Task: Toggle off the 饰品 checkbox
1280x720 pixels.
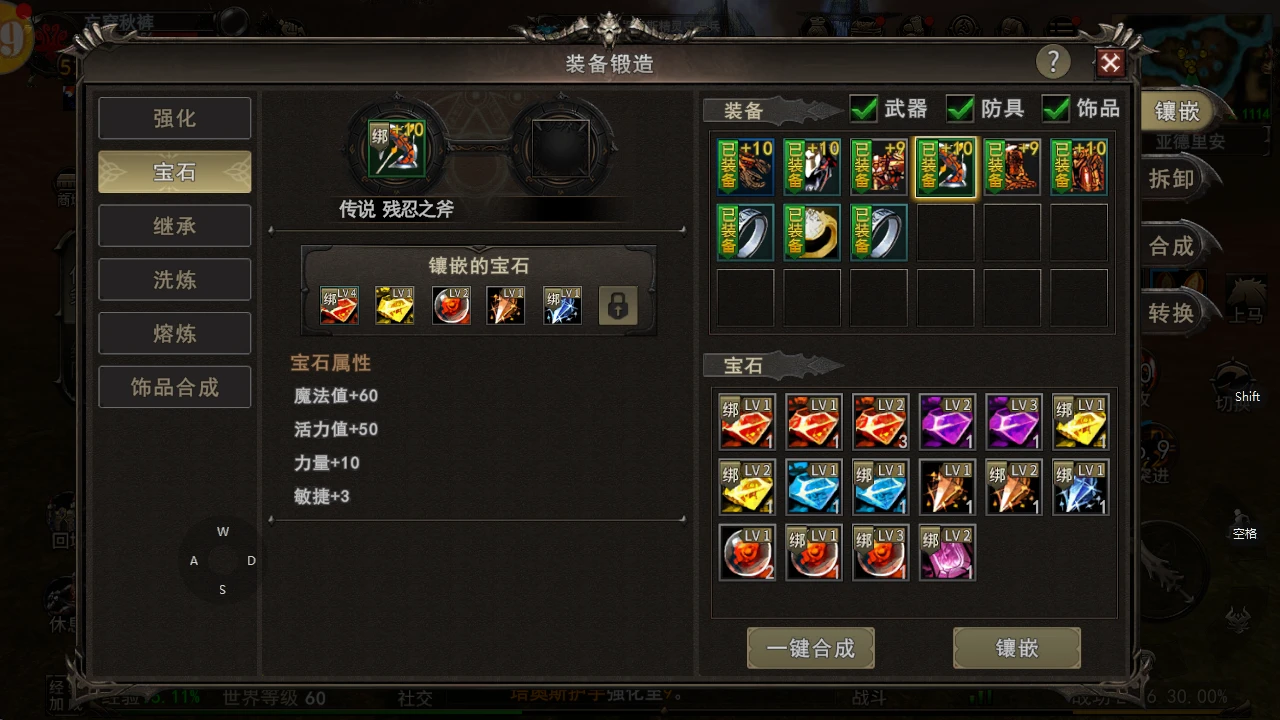Action: click(1055, 110)
